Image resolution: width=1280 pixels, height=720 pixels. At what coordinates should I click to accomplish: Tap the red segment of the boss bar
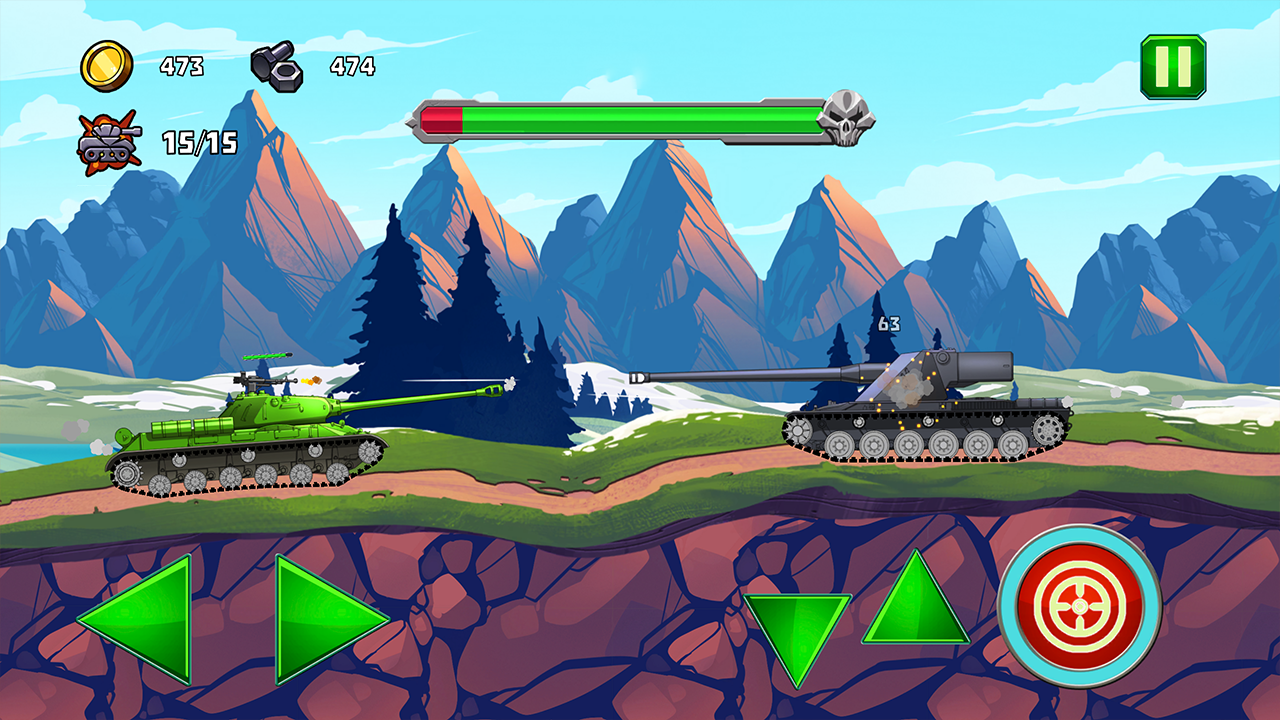click(442, 120)
